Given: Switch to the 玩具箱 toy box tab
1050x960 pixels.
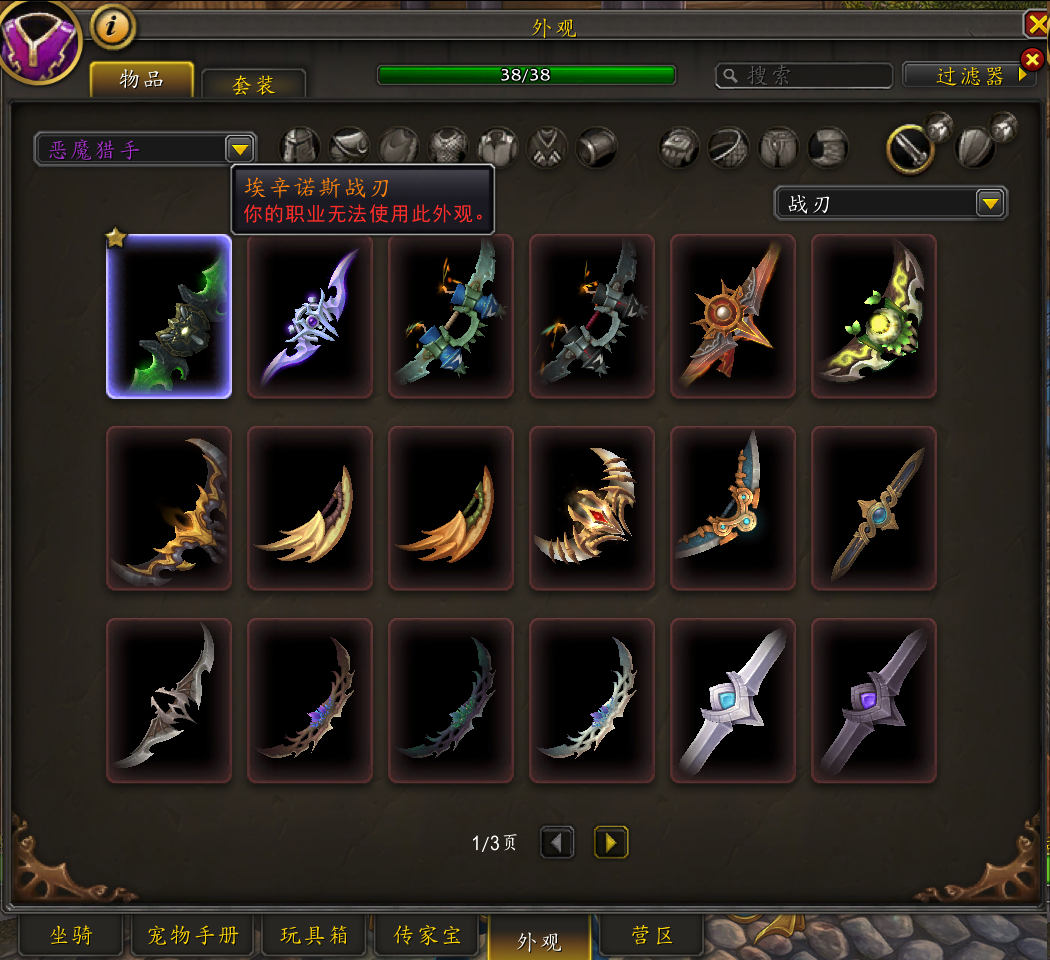Looking at the screenshot, I should [x=314, y=936].
